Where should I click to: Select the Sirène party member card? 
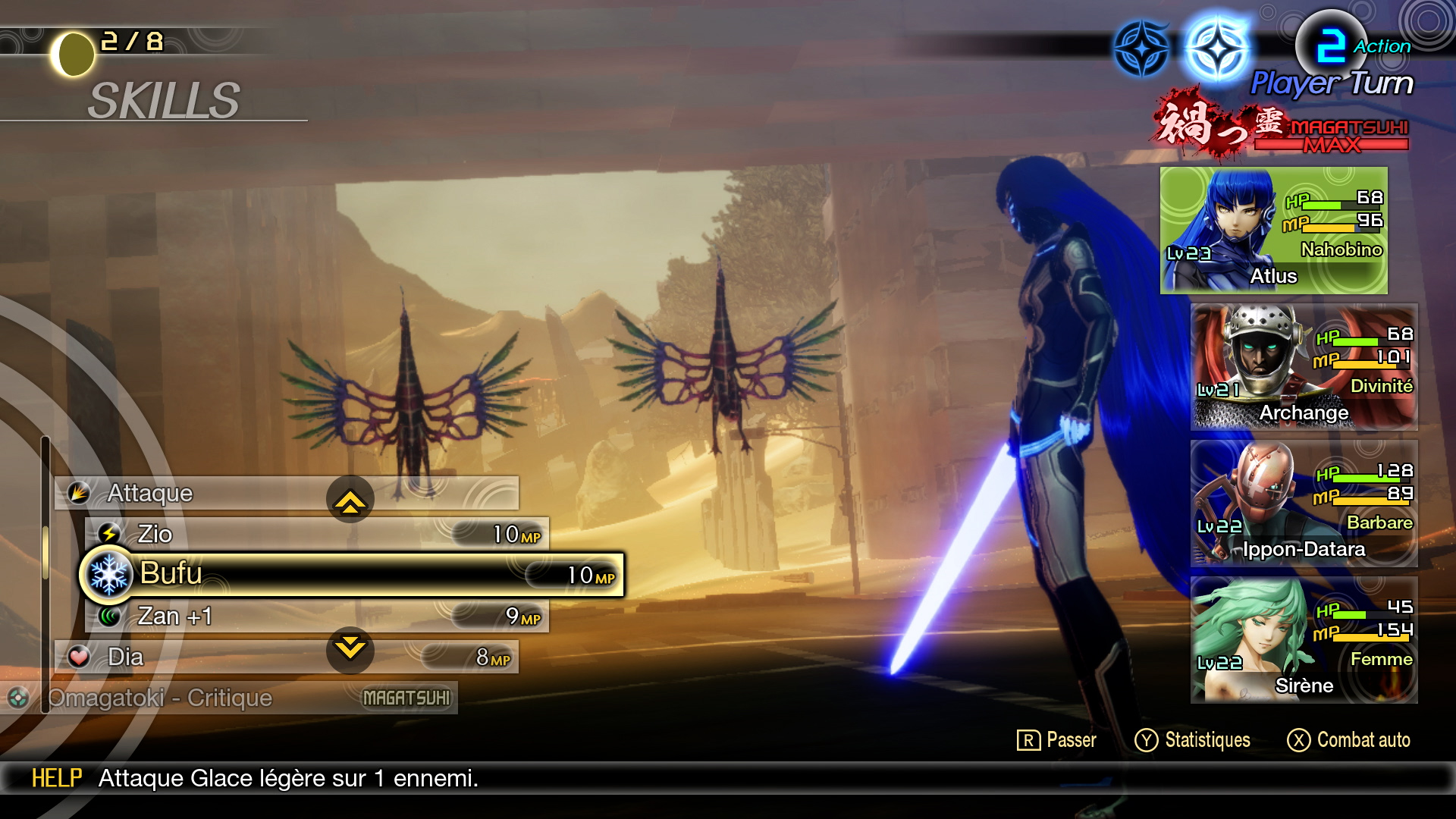pyautogui.click(x=1304, y=640)
